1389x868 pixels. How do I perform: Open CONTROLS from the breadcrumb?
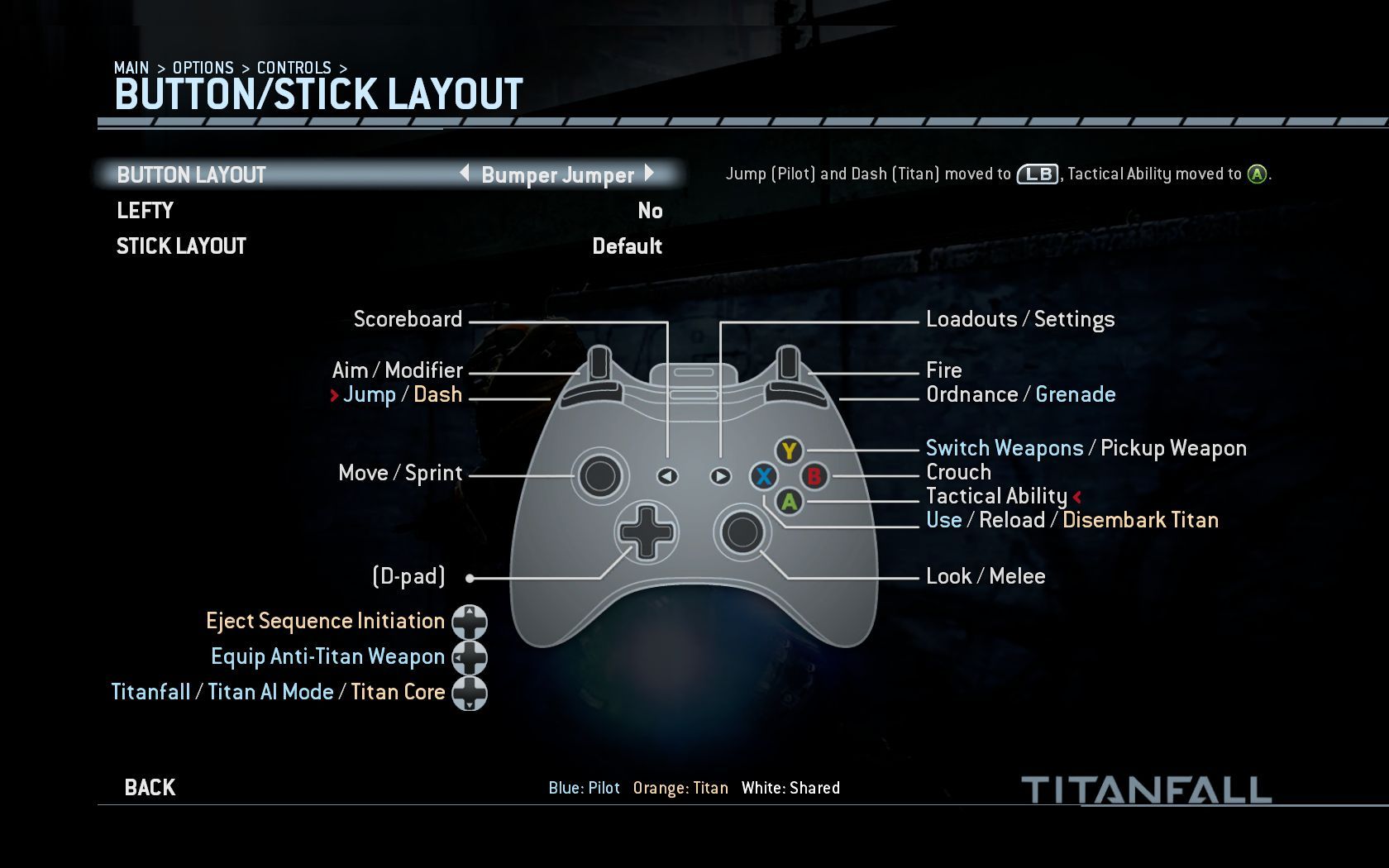click(294, 68)
